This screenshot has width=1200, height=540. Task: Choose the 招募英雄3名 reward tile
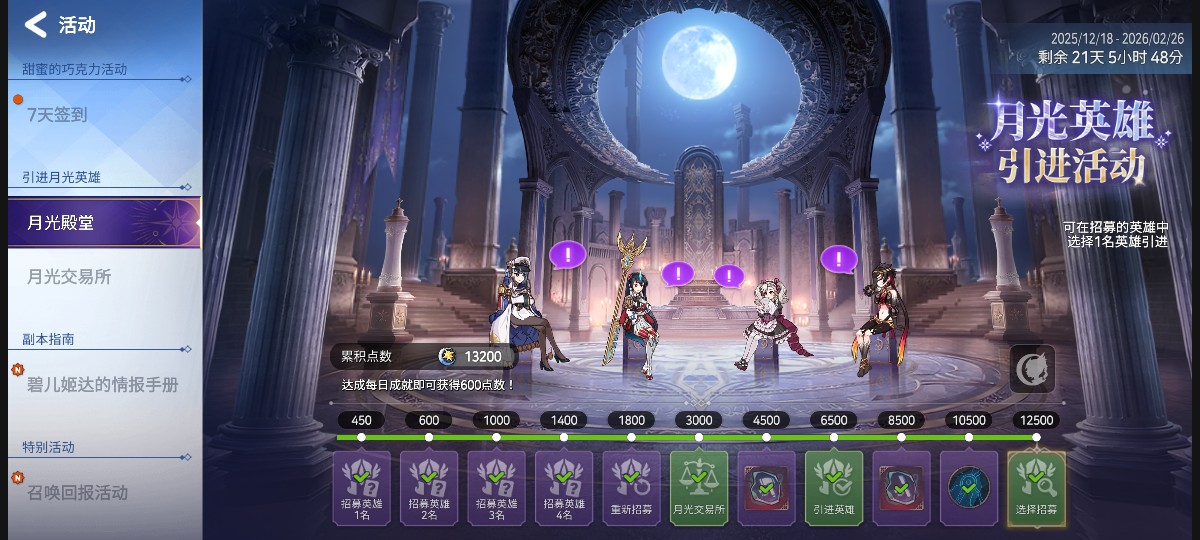click(x=496, y=488)
